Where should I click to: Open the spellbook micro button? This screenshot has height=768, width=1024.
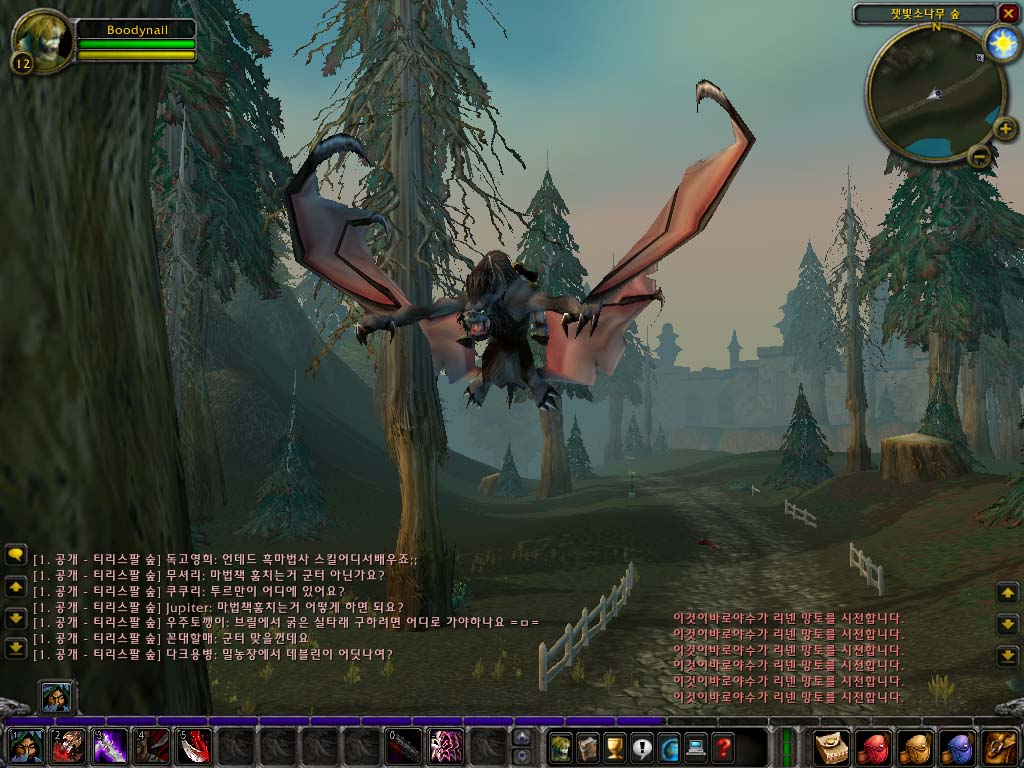(587, 746)
